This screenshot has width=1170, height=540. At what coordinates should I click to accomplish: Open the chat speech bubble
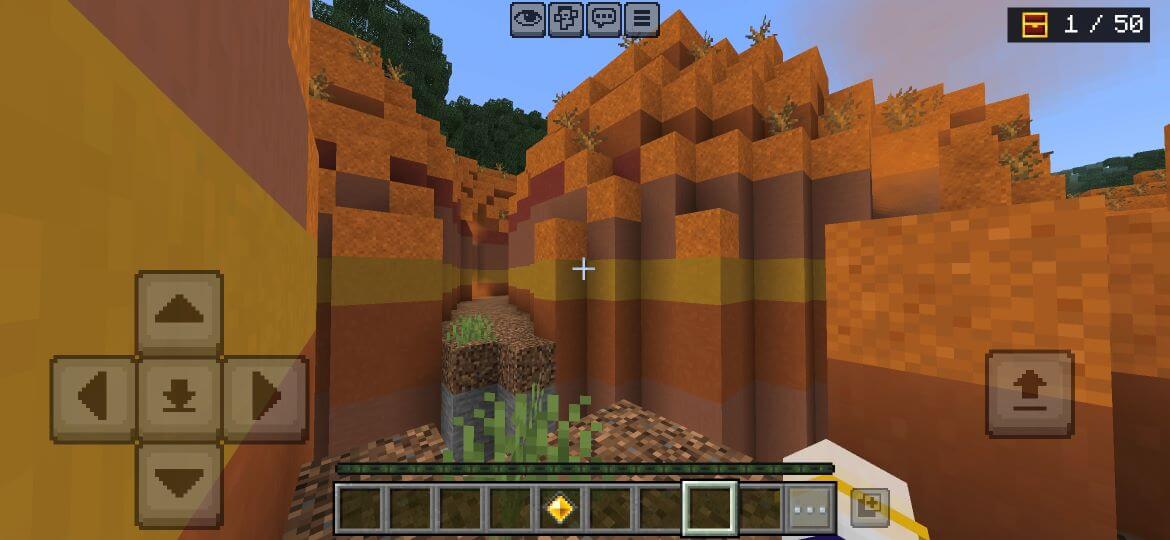[x=604, y=19]
